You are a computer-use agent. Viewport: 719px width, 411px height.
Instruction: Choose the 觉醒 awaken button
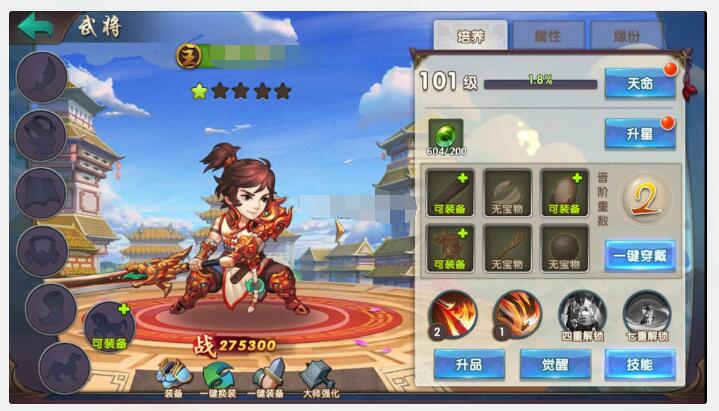(x=554, y=364)
